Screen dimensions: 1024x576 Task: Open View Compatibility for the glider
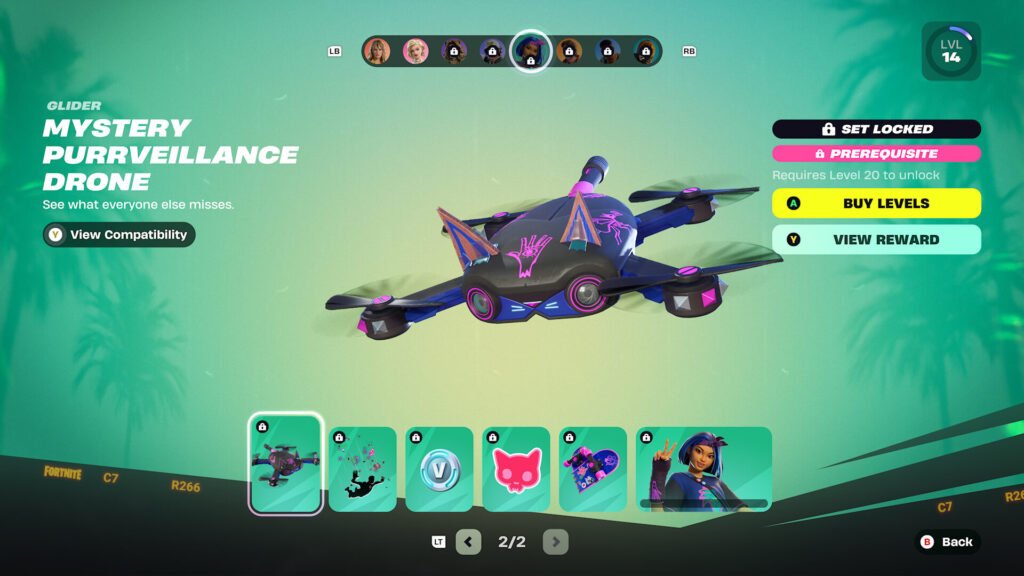pyautogui.click(x=119, y=235)
